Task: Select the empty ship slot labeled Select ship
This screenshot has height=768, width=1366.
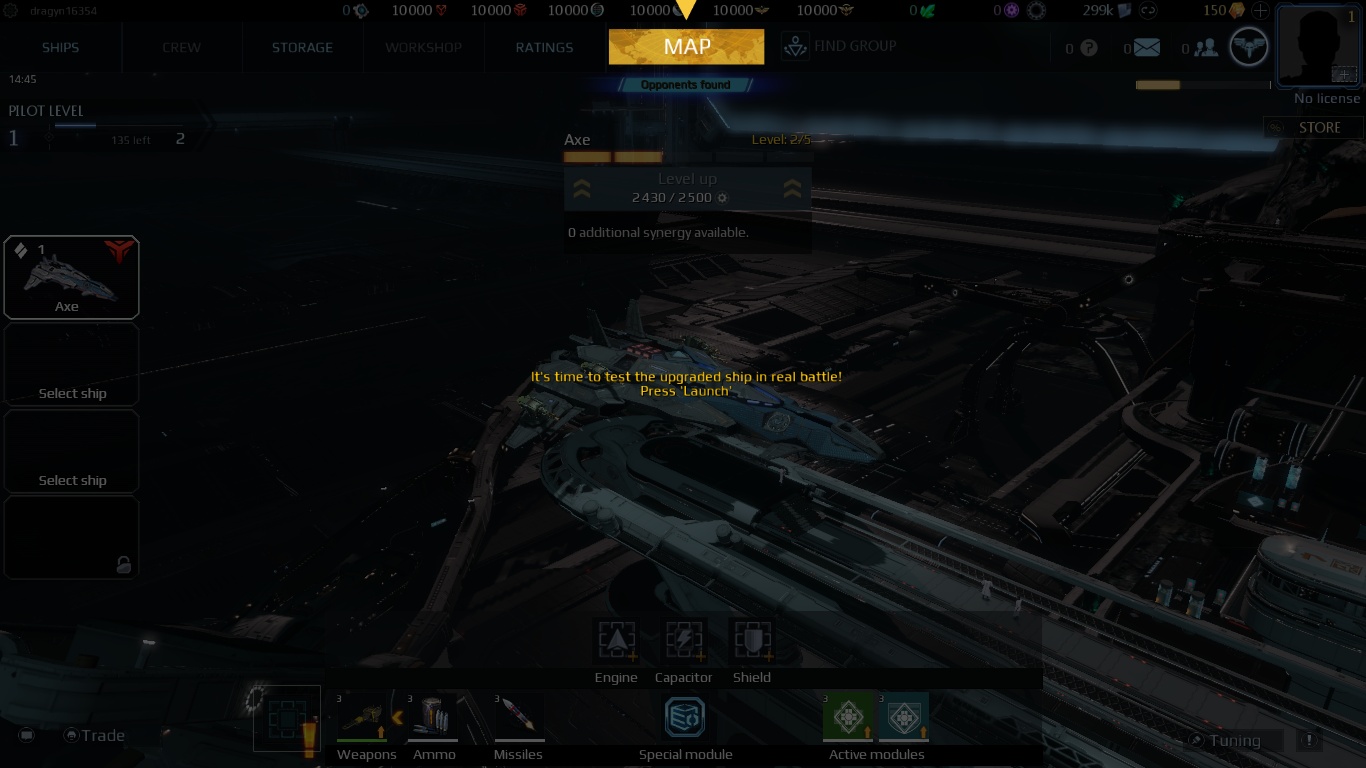Action: tap(71, 364)
